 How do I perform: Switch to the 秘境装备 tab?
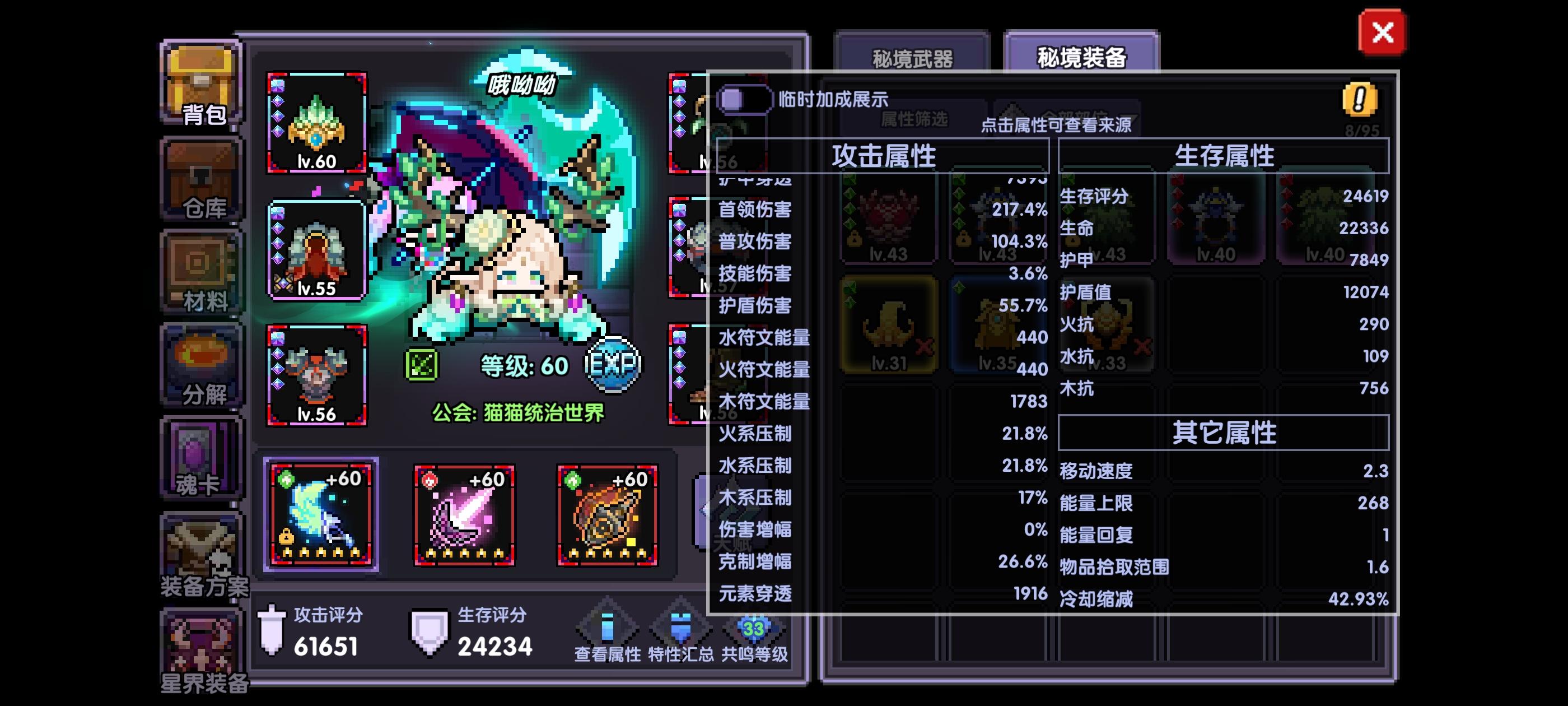pyautogui.click(x=1084, y=57)
